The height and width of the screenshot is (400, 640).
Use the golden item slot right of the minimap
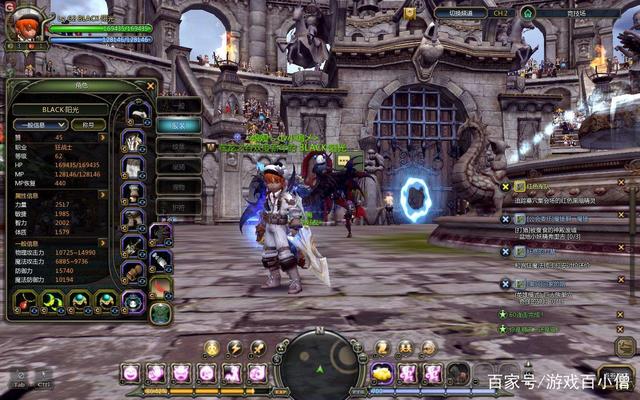point(381,373)
